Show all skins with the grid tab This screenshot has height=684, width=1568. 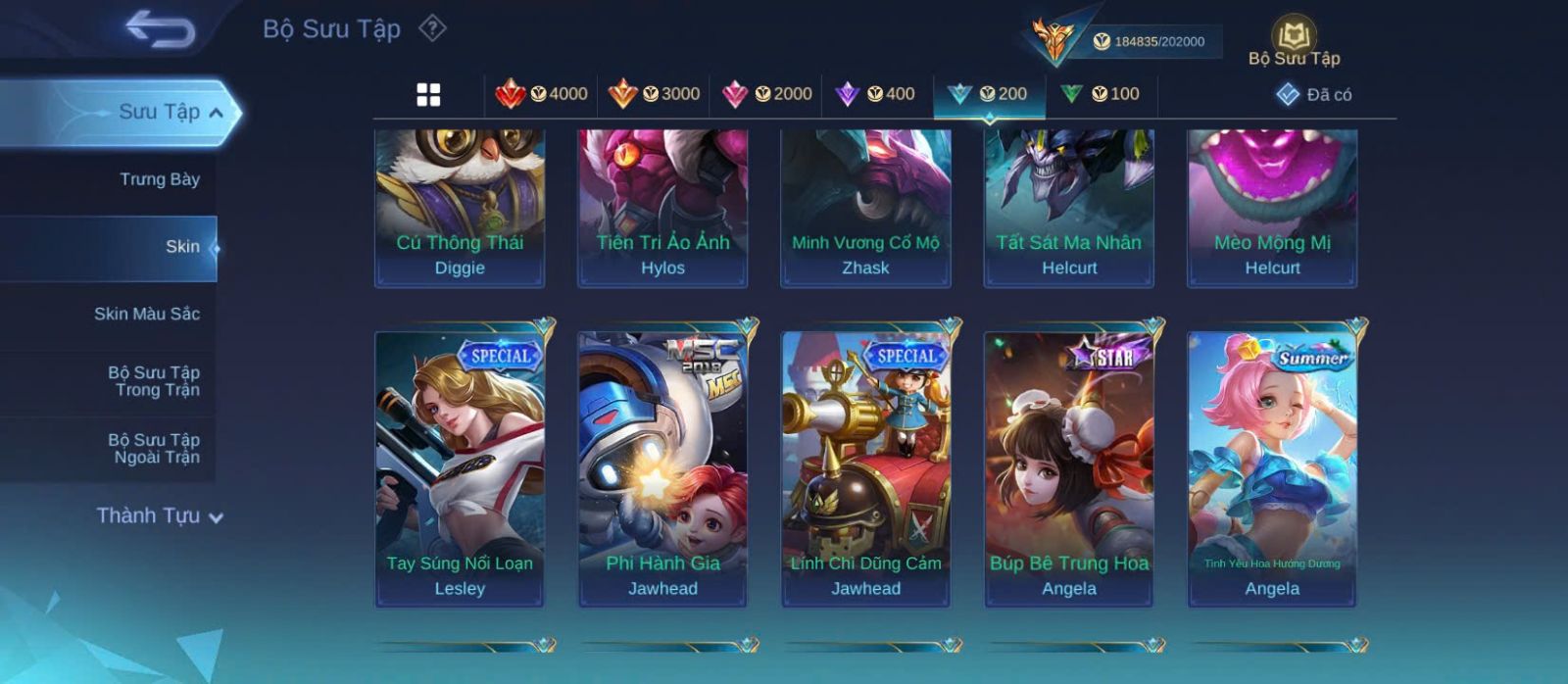pos(428,95)
